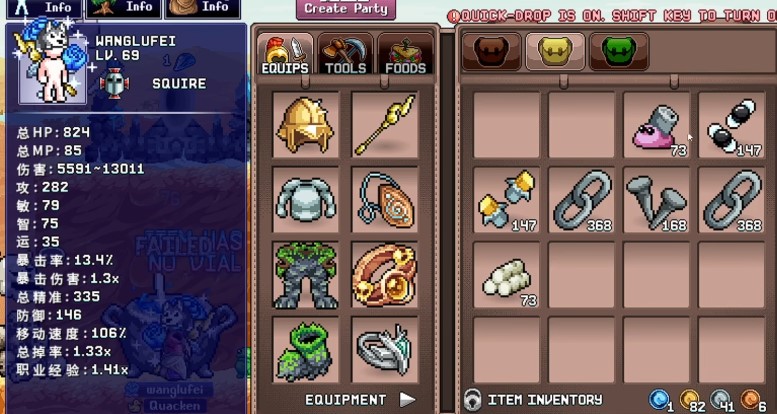Select the pink slime item stack
Image resolution: width=777 pixels, height=414 pixels.
pyautogui.click(x=656, y=125)
